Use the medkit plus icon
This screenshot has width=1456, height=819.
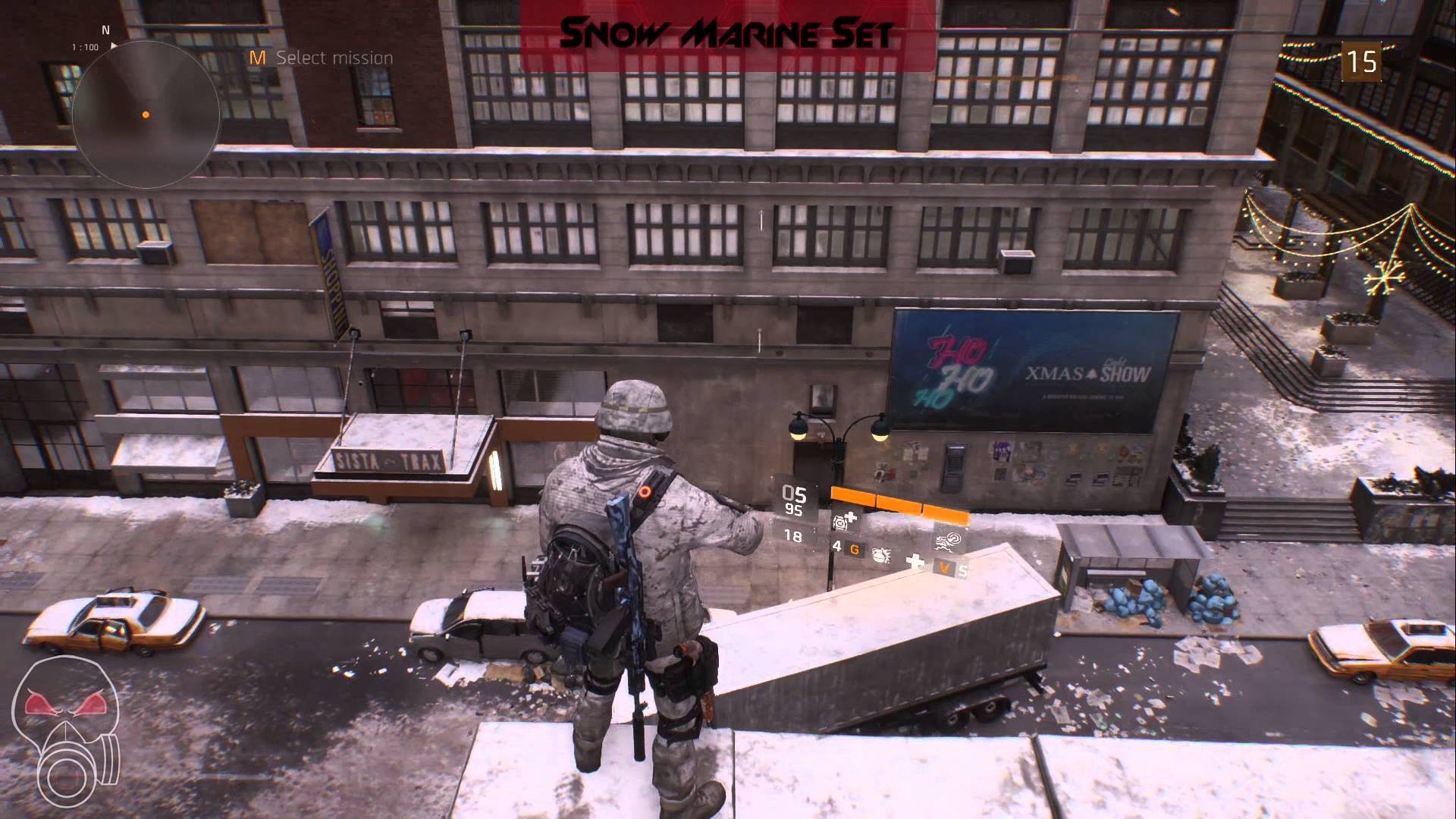point(917,562)
